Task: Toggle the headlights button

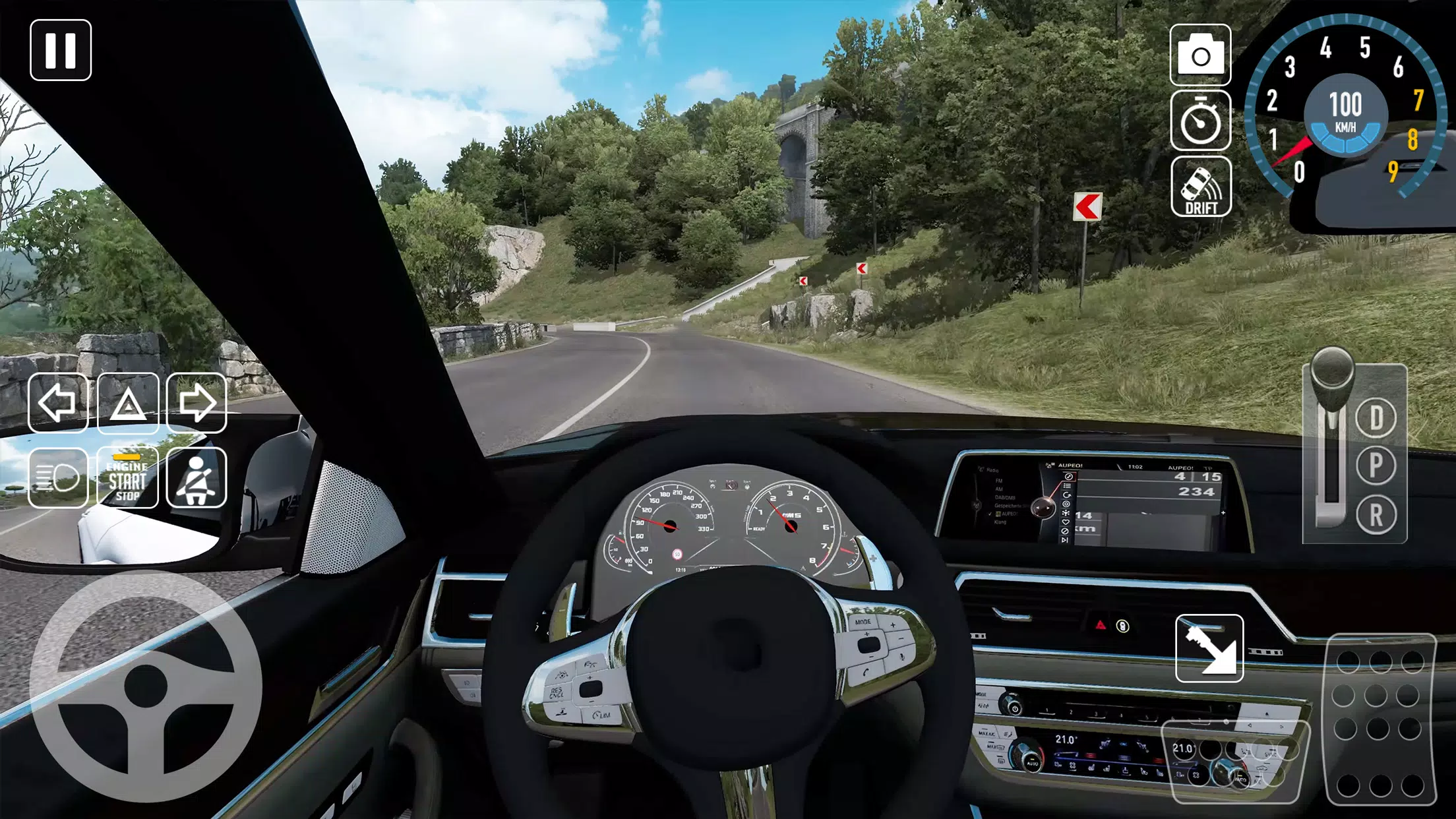Action: point(58,477)
